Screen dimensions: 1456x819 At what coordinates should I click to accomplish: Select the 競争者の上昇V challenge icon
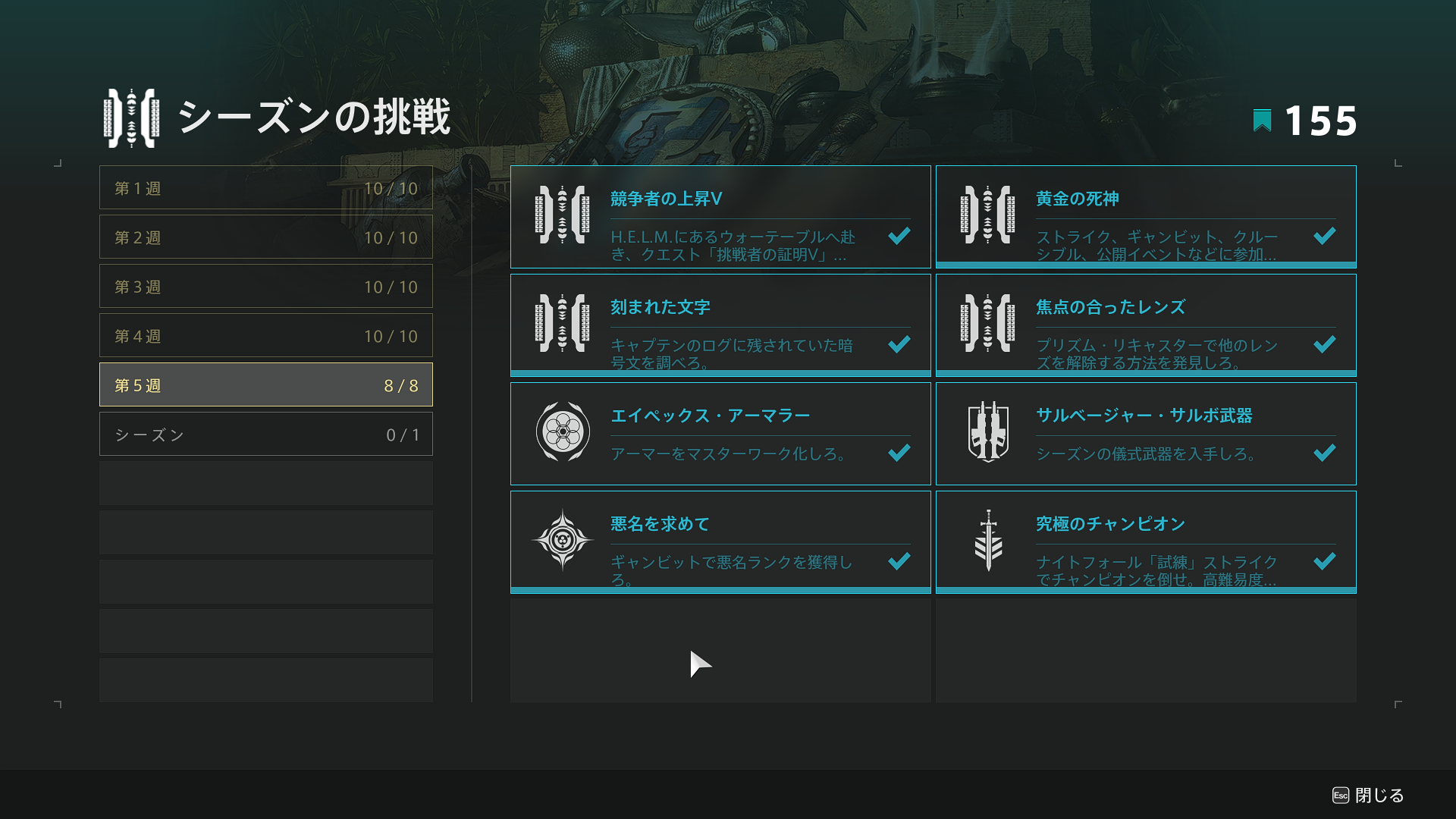coord(563,216)
